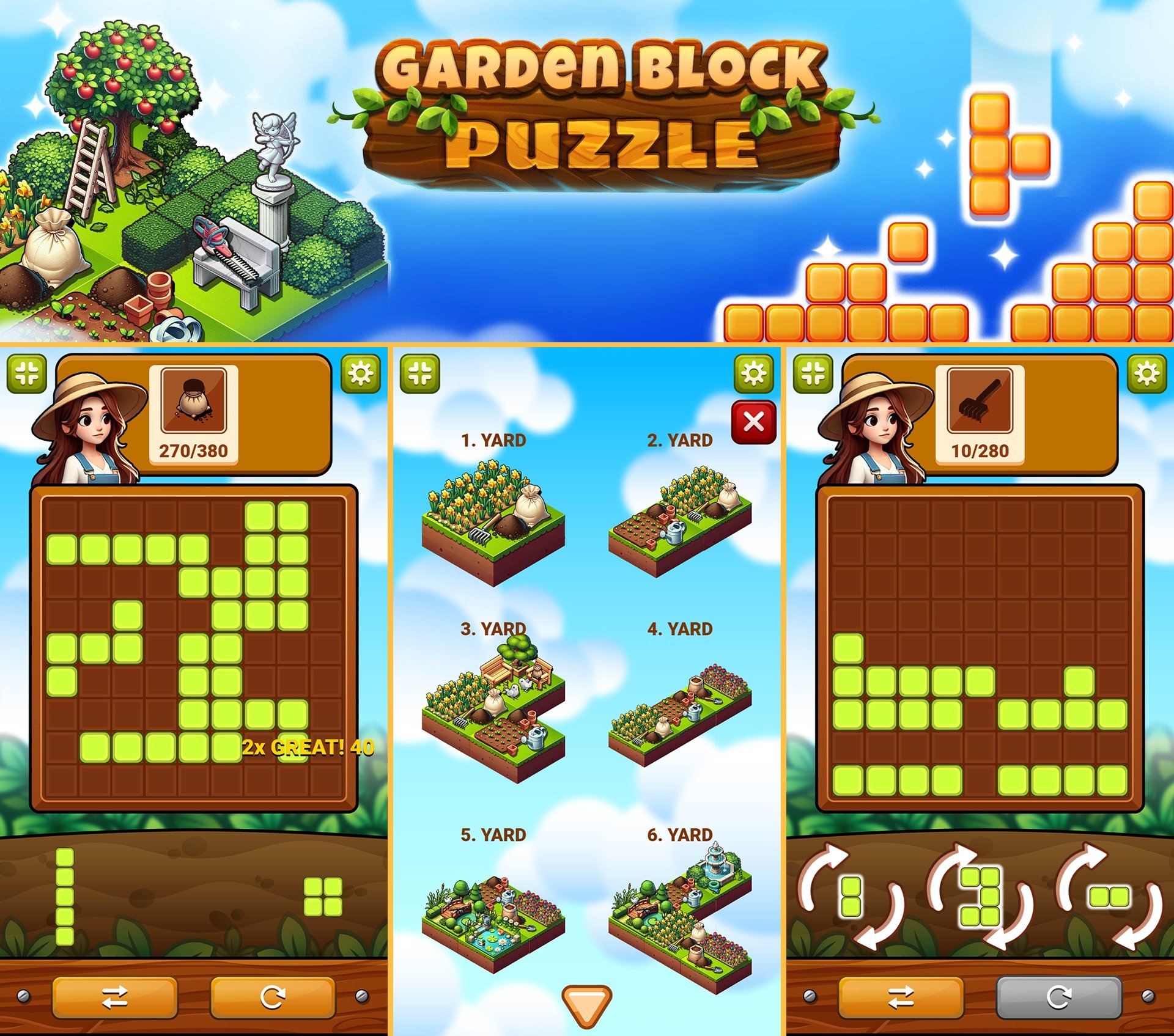Screen dimensions: 1174x1036
Task: Select the five-block vertical line piece
Action: 65,897
